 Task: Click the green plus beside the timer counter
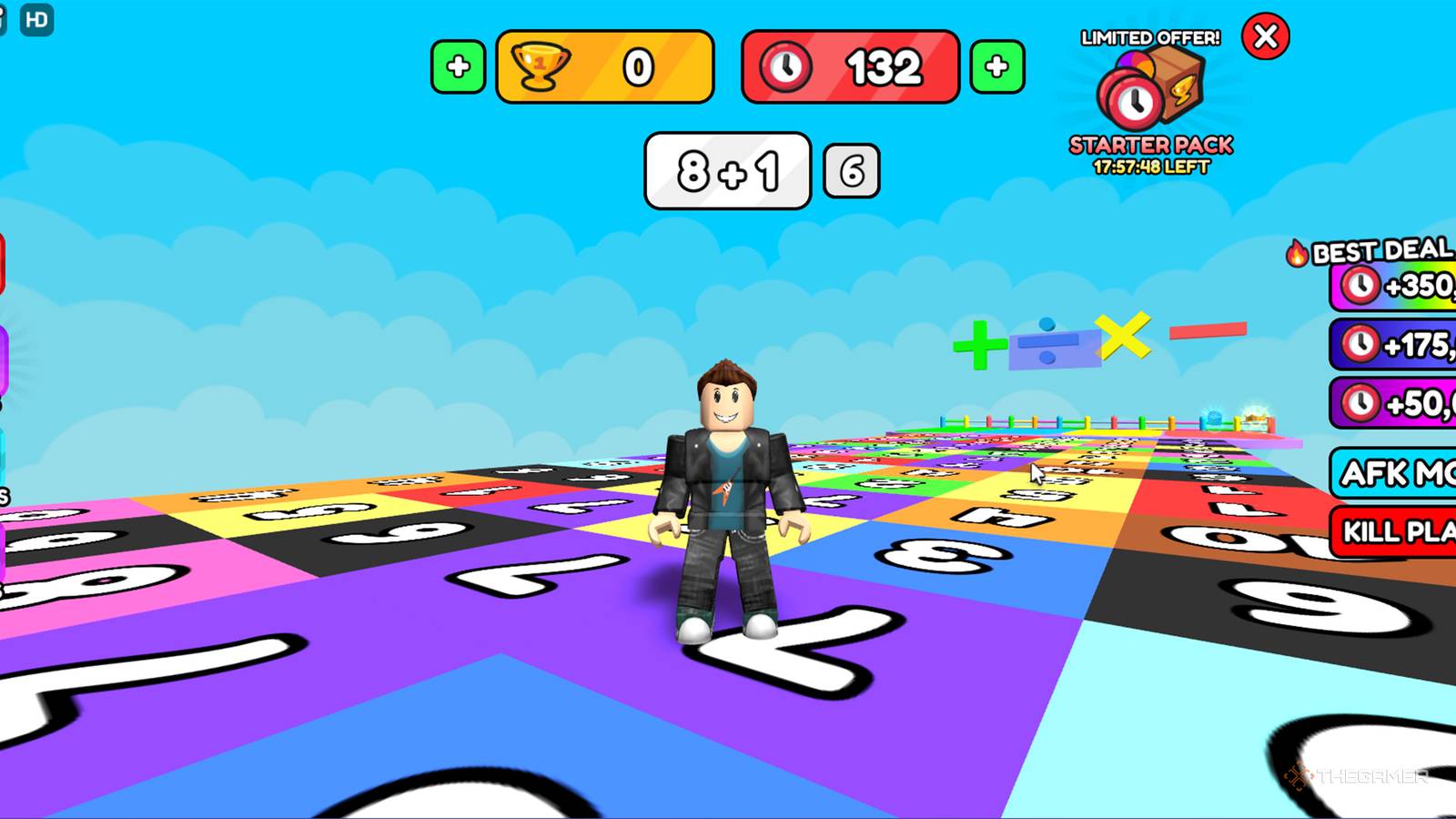click(x=995, y=66)
